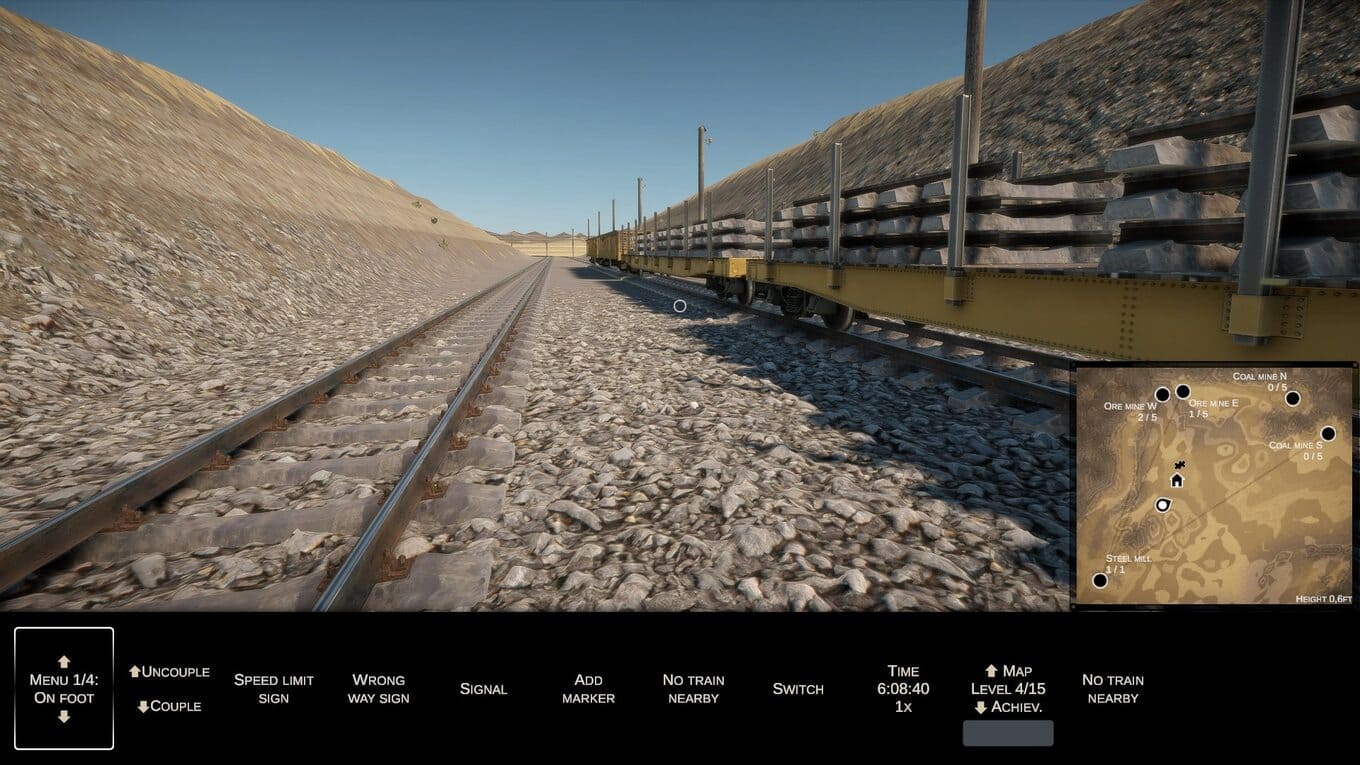Click the Steel mill marker on the minimap
The width and height of the screenshot is (1360, 765).
point(1100,580)
